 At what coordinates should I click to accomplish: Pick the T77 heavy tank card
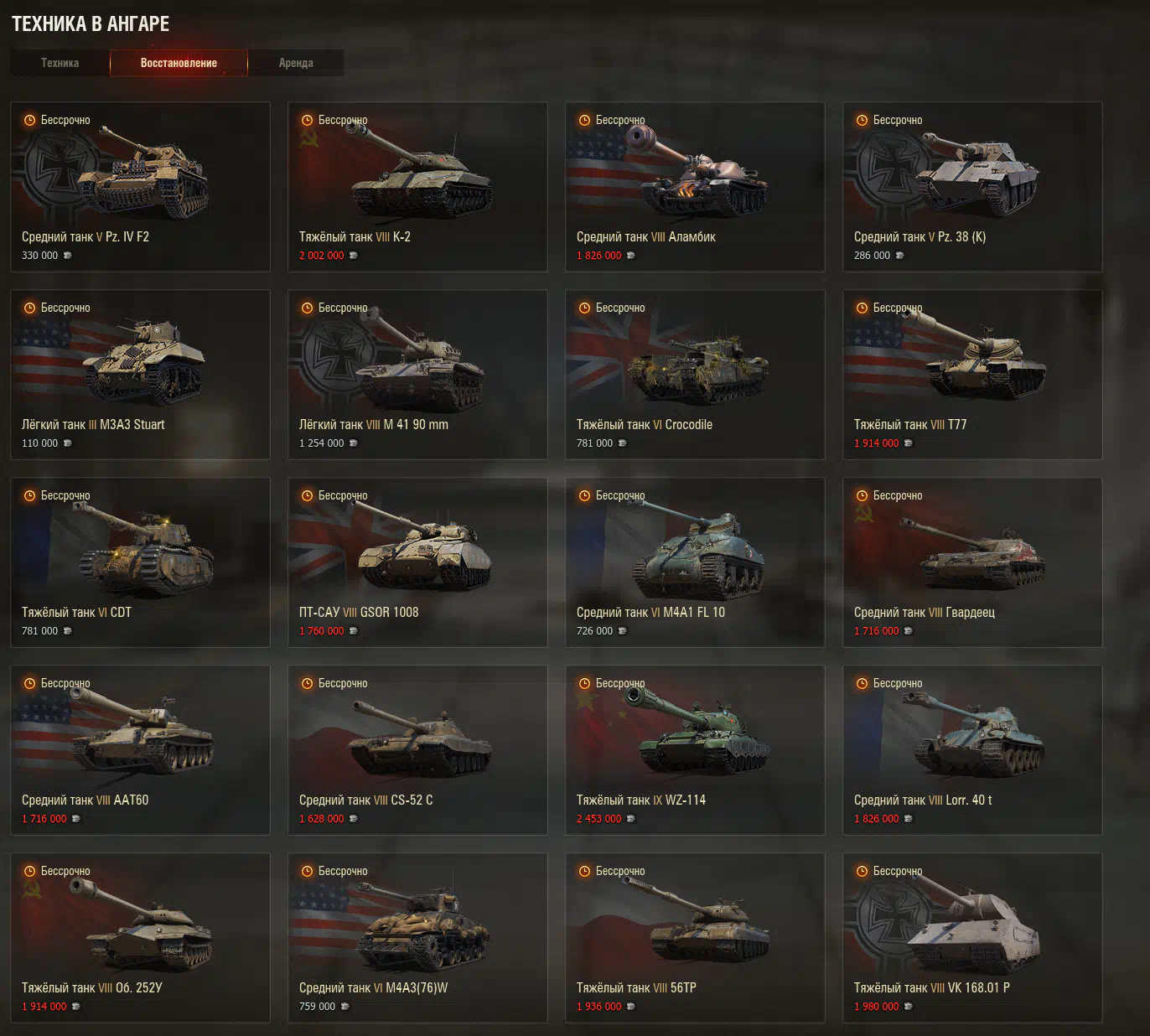[972, 375]
